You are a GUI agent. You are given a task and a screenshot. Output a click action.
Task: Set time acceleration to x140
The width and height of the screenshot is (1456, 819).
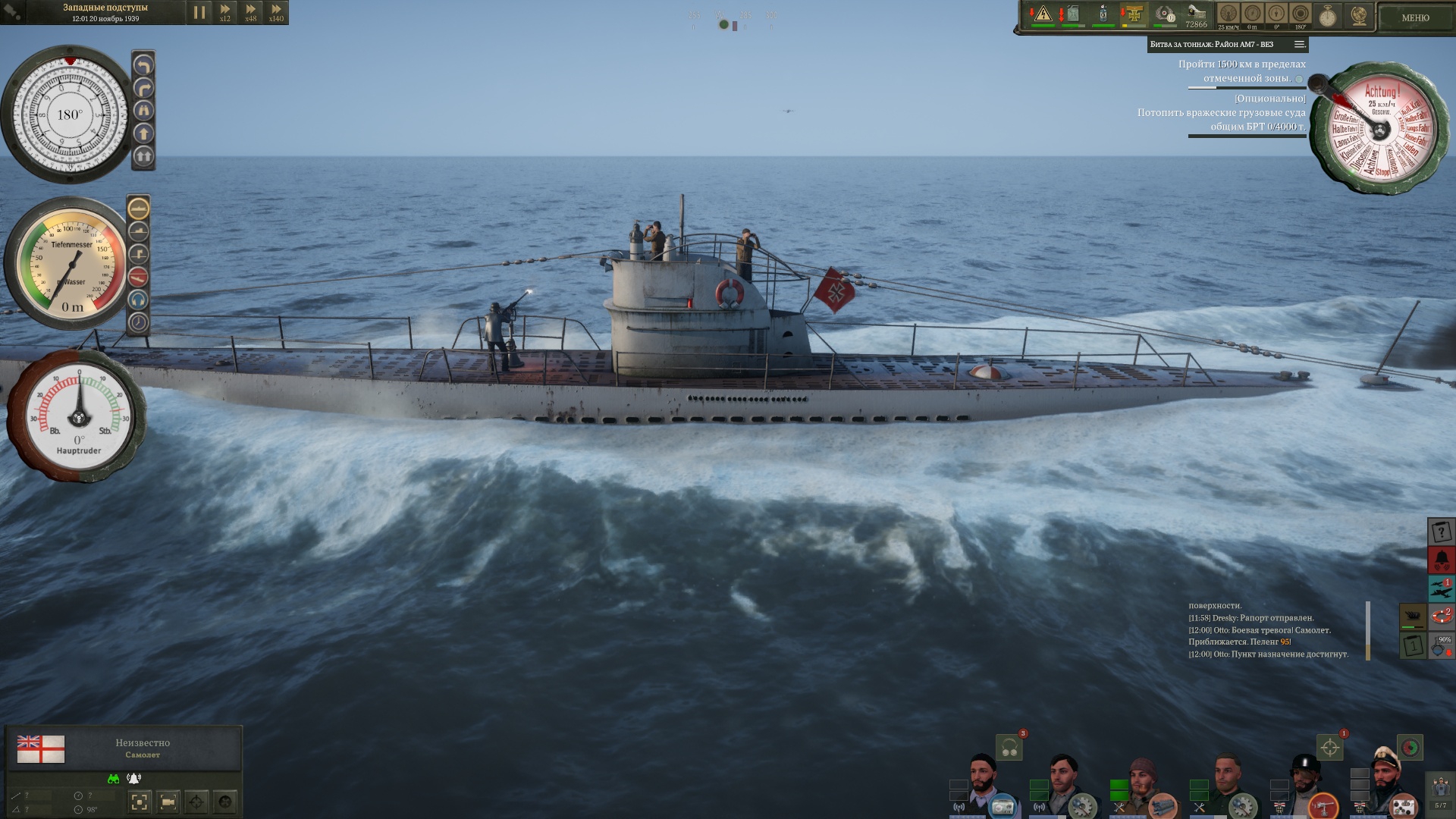tap(276, 12)
